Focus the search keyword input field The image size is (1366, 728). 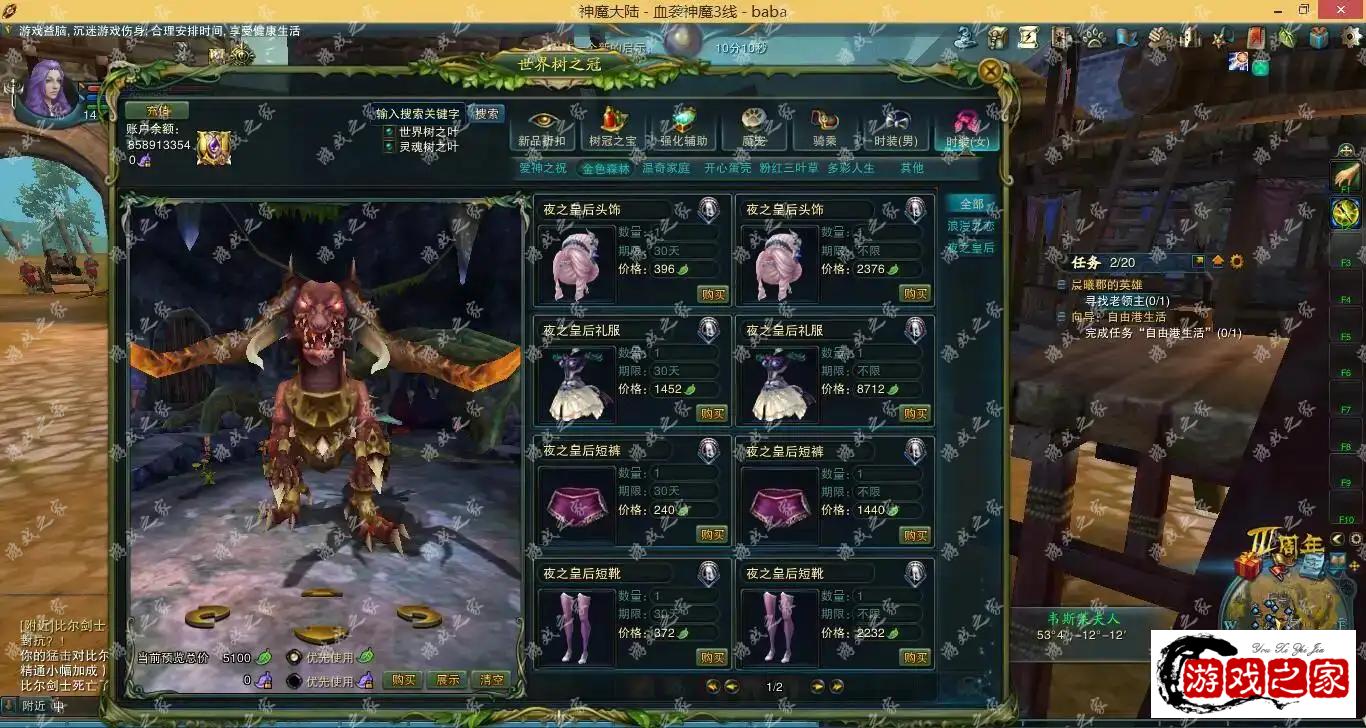pyautogui.click(x=417, y=114)
